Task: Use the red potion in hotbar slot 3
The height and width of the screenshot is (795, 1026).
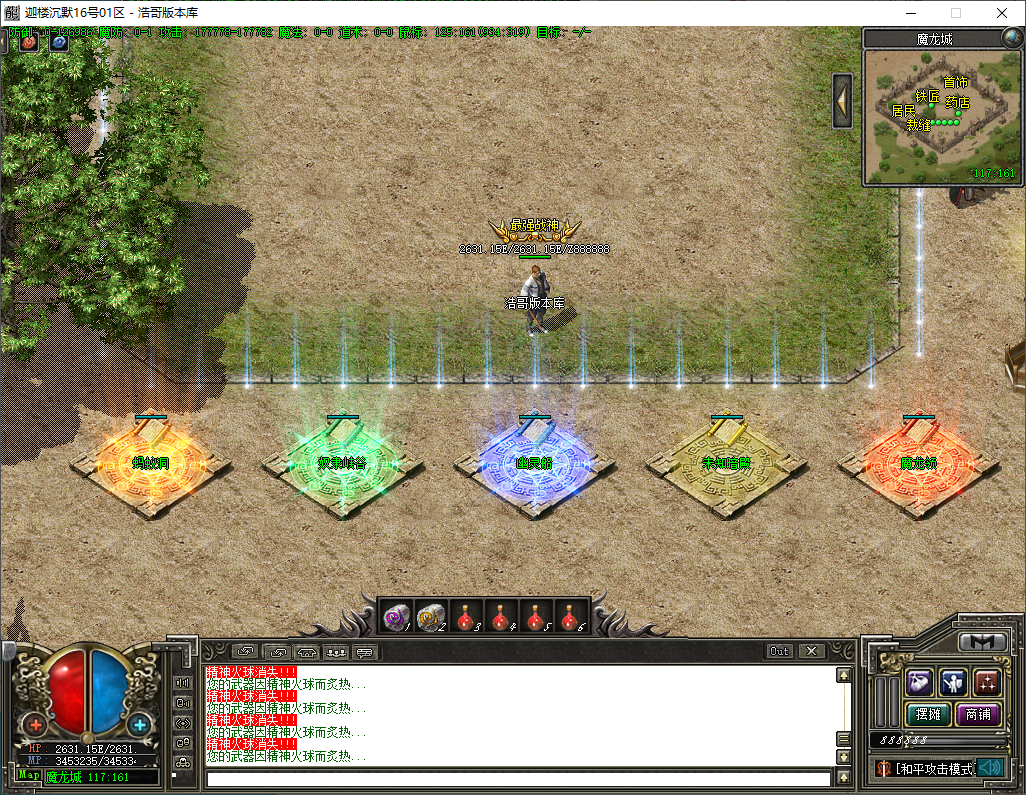Action: tap(465, 617)
